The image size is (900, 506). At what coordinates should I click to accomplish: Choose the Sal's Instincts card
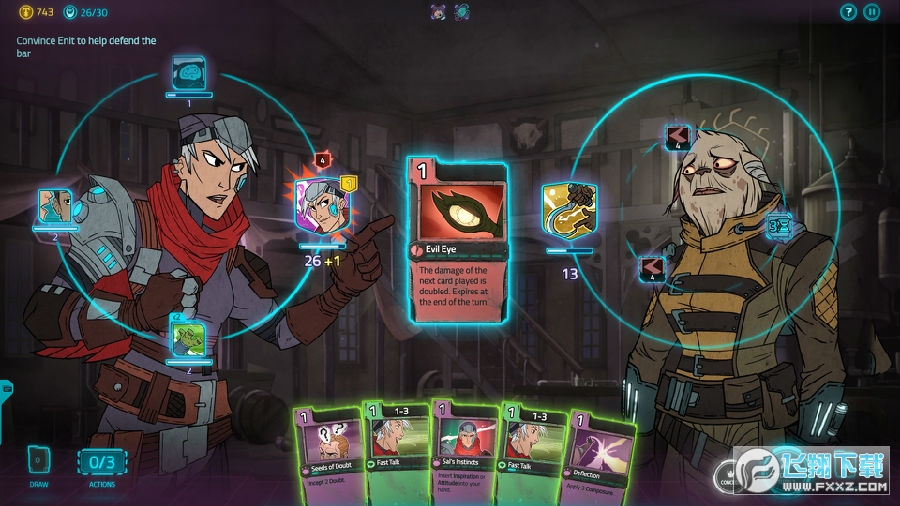coord(461,450)
